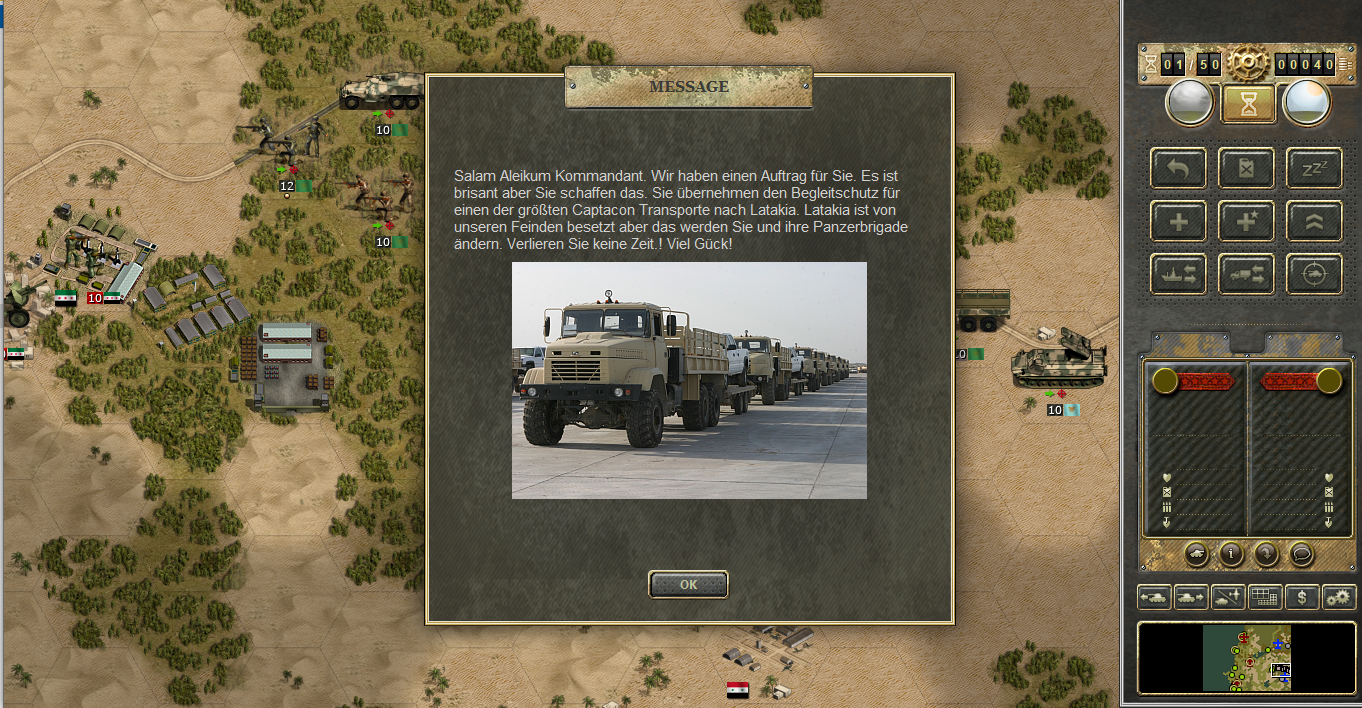Screen dimensions: 1362x708
Task: Choose the plus-with-star elite replacements button
Action: (x=1246, y=221)
